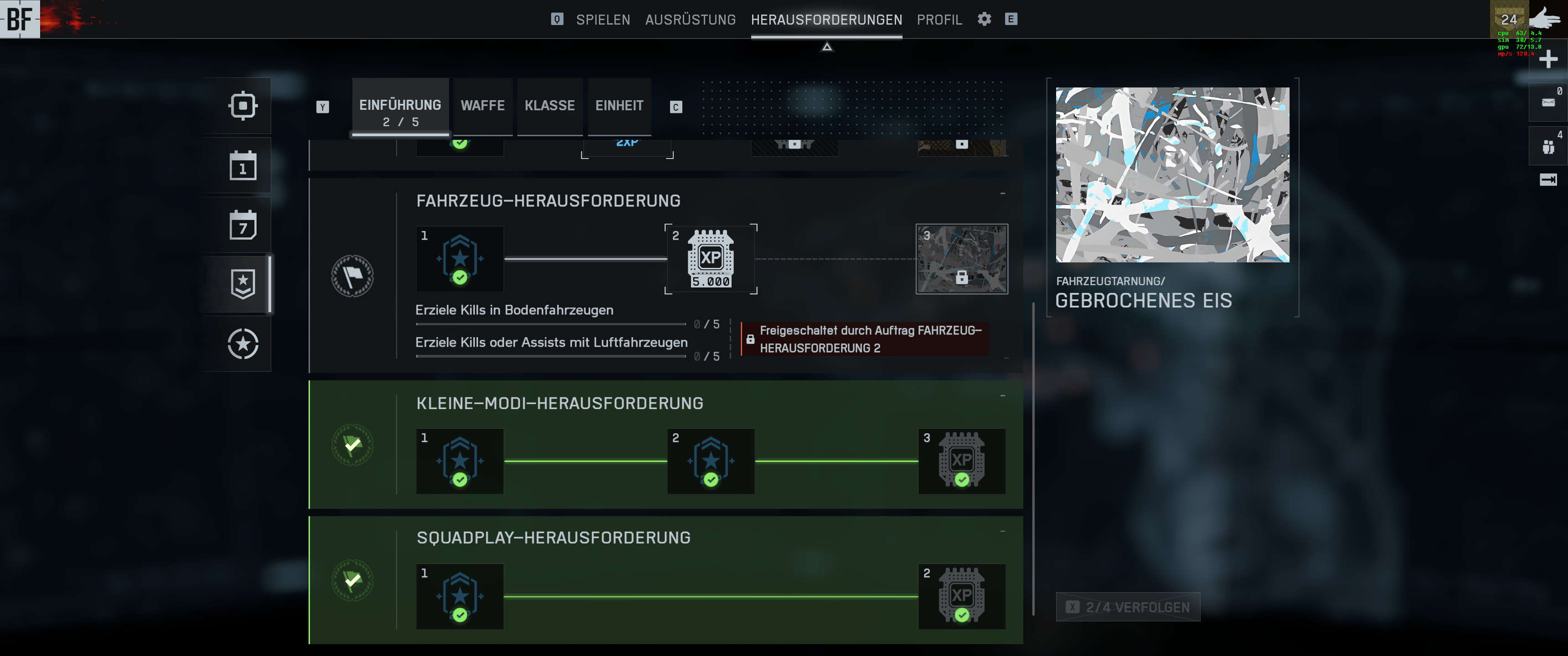Open the PROFIL section

tap(939, 20)
